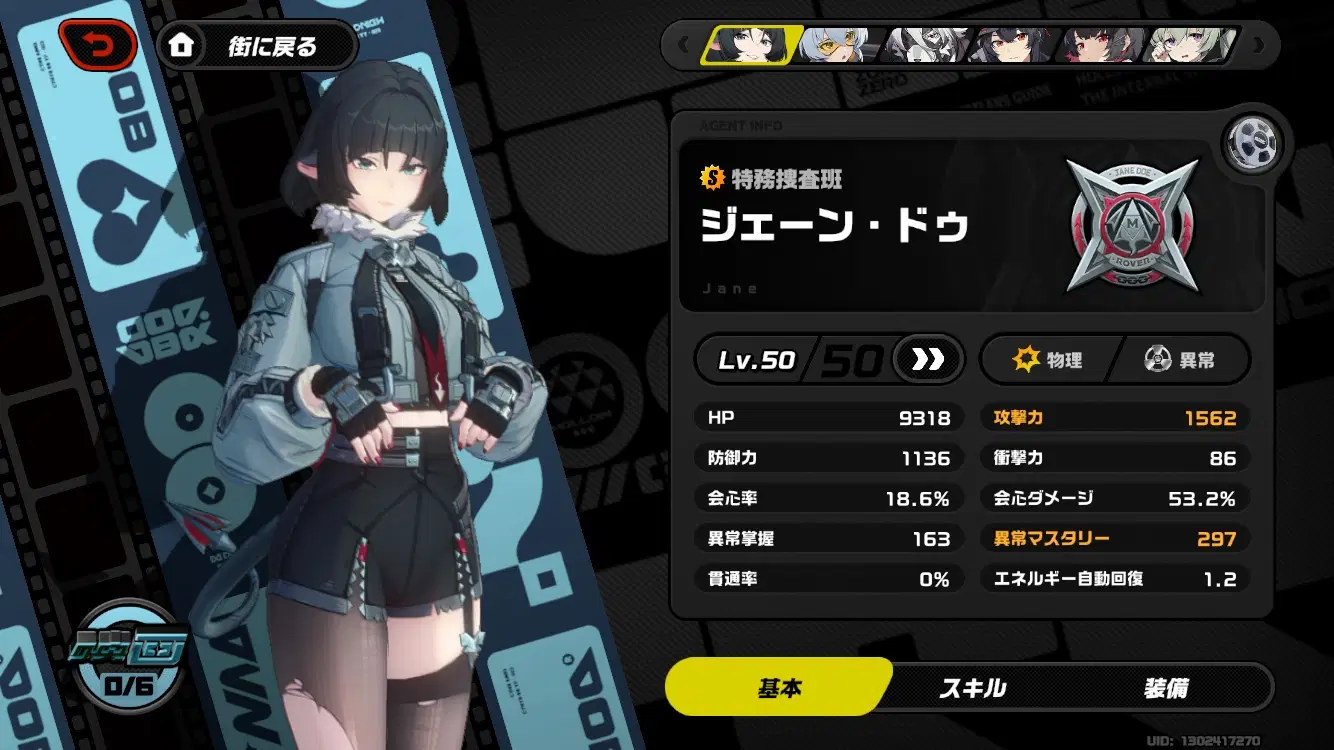Switch to the スキル tab
Image resolution: width=1334 pixels, height=750 pixels.
coord(972,688)
